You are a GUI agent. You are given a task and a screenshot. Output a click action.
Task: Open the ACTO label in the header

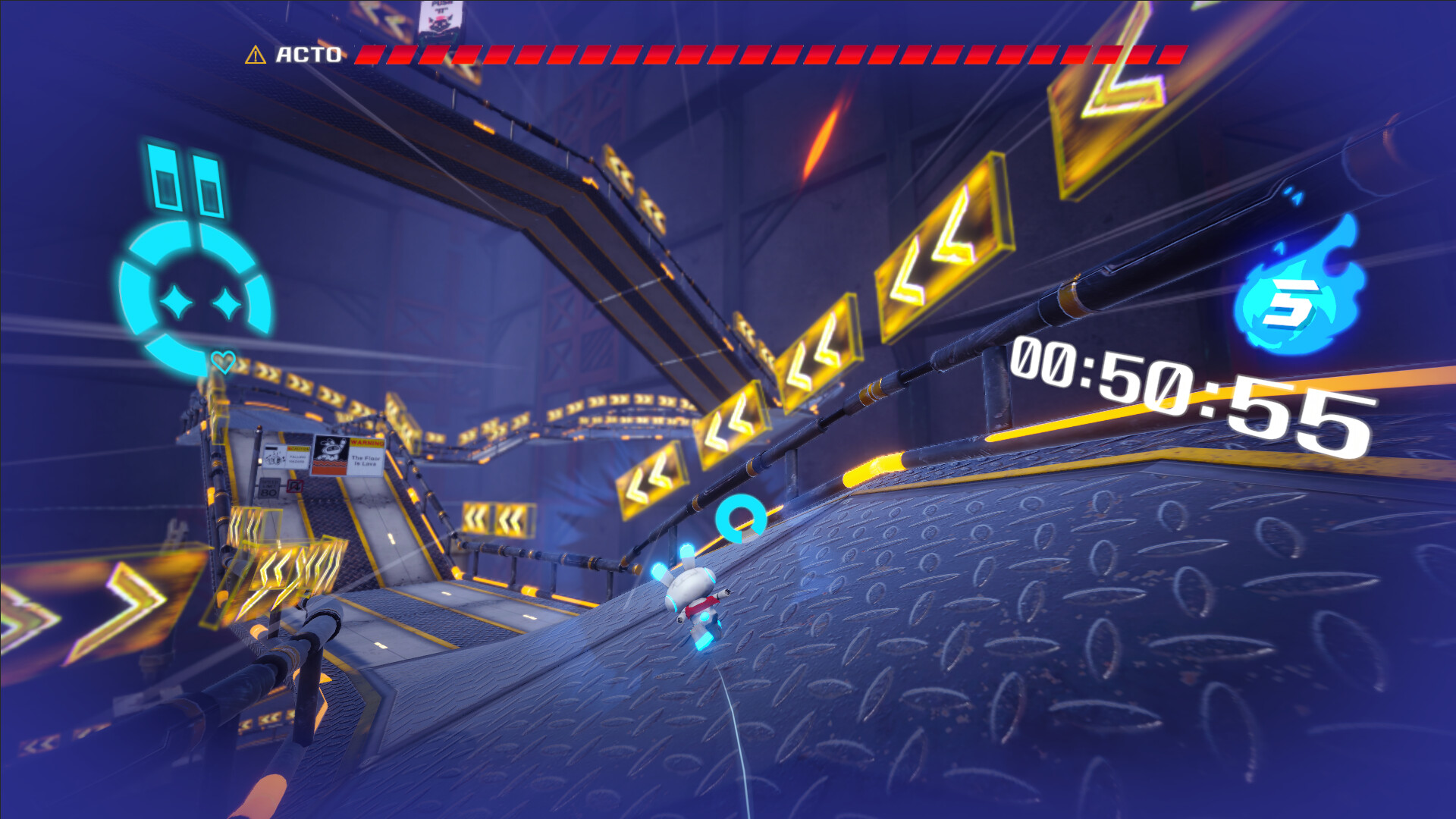coord(306,55)
